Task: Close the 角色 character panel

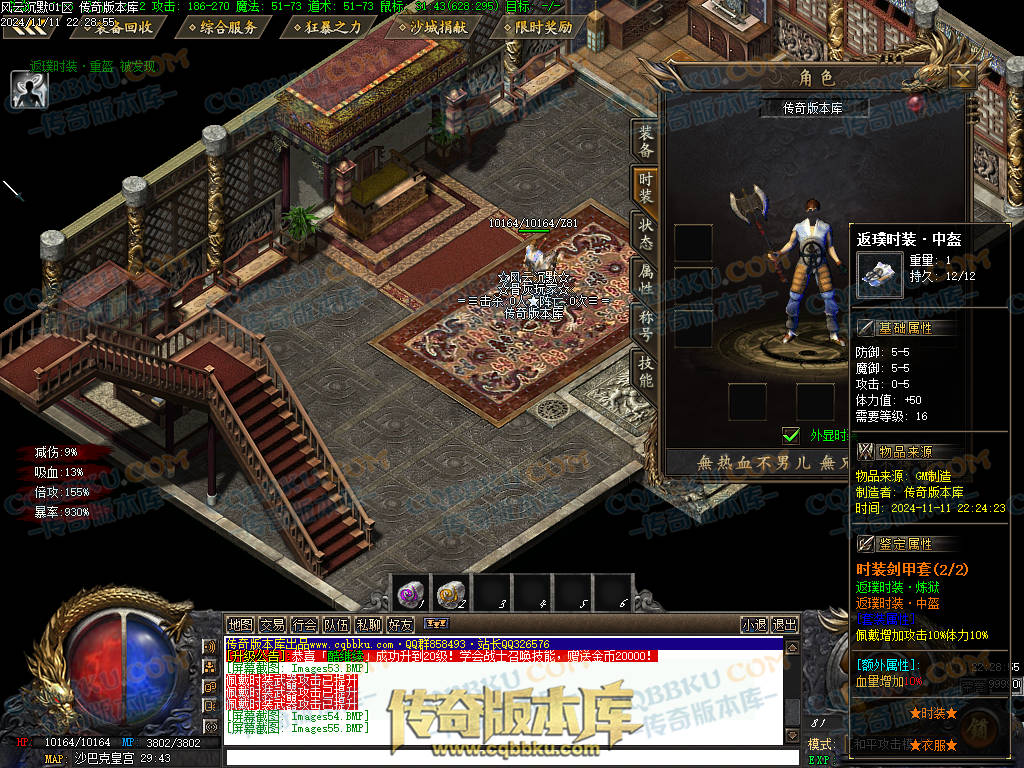Action: pos(962,77)
